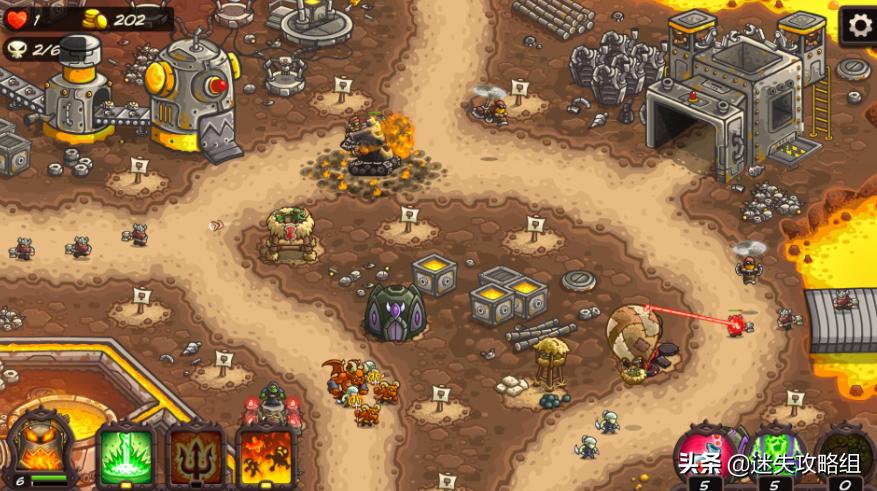Summon the fire demons ability
Viewport: 877px width, 491px height.
[x=265, y=457]
